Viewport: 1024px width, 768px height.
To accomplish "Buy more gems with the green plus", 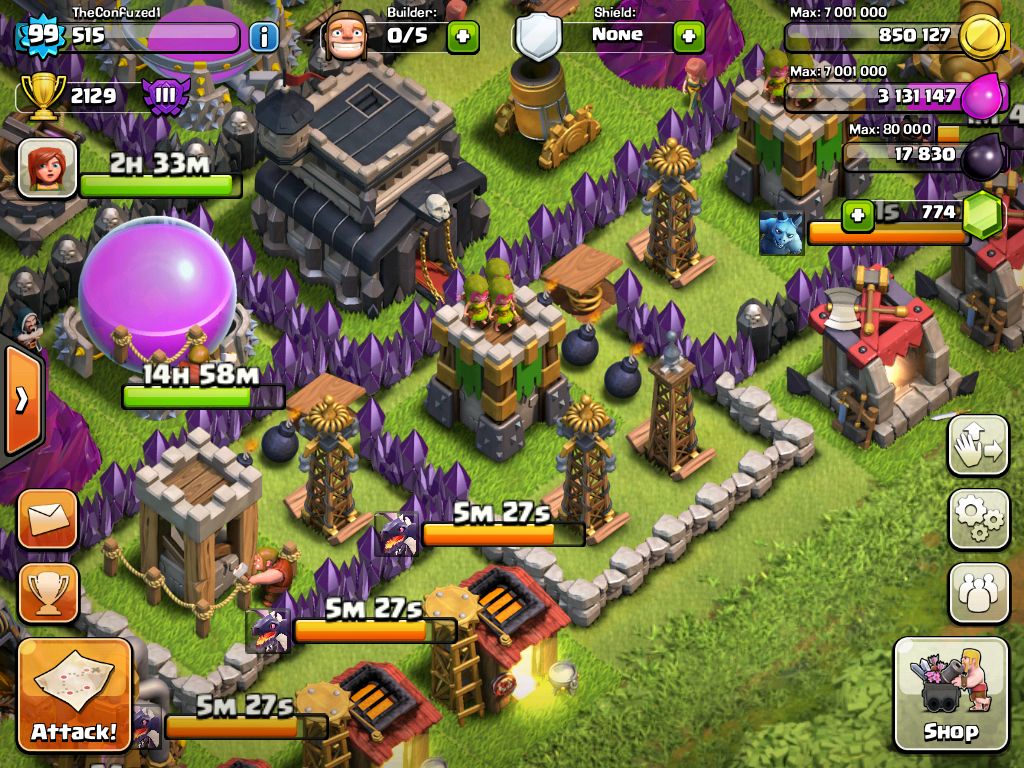I will pyautogui.click(x=857, y=215).
